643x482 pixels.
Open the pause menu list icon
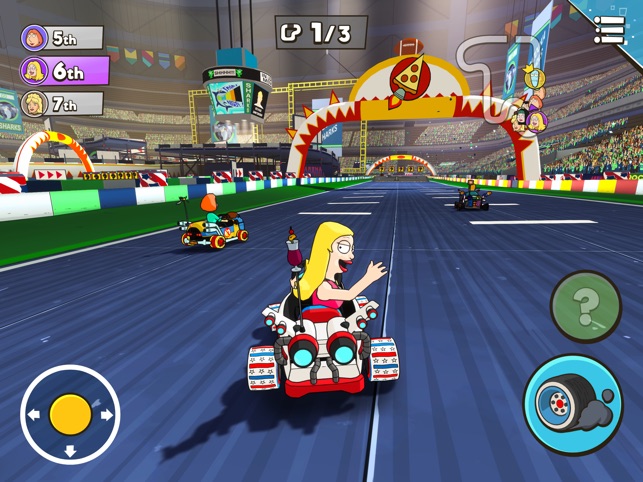click(609, 30)
